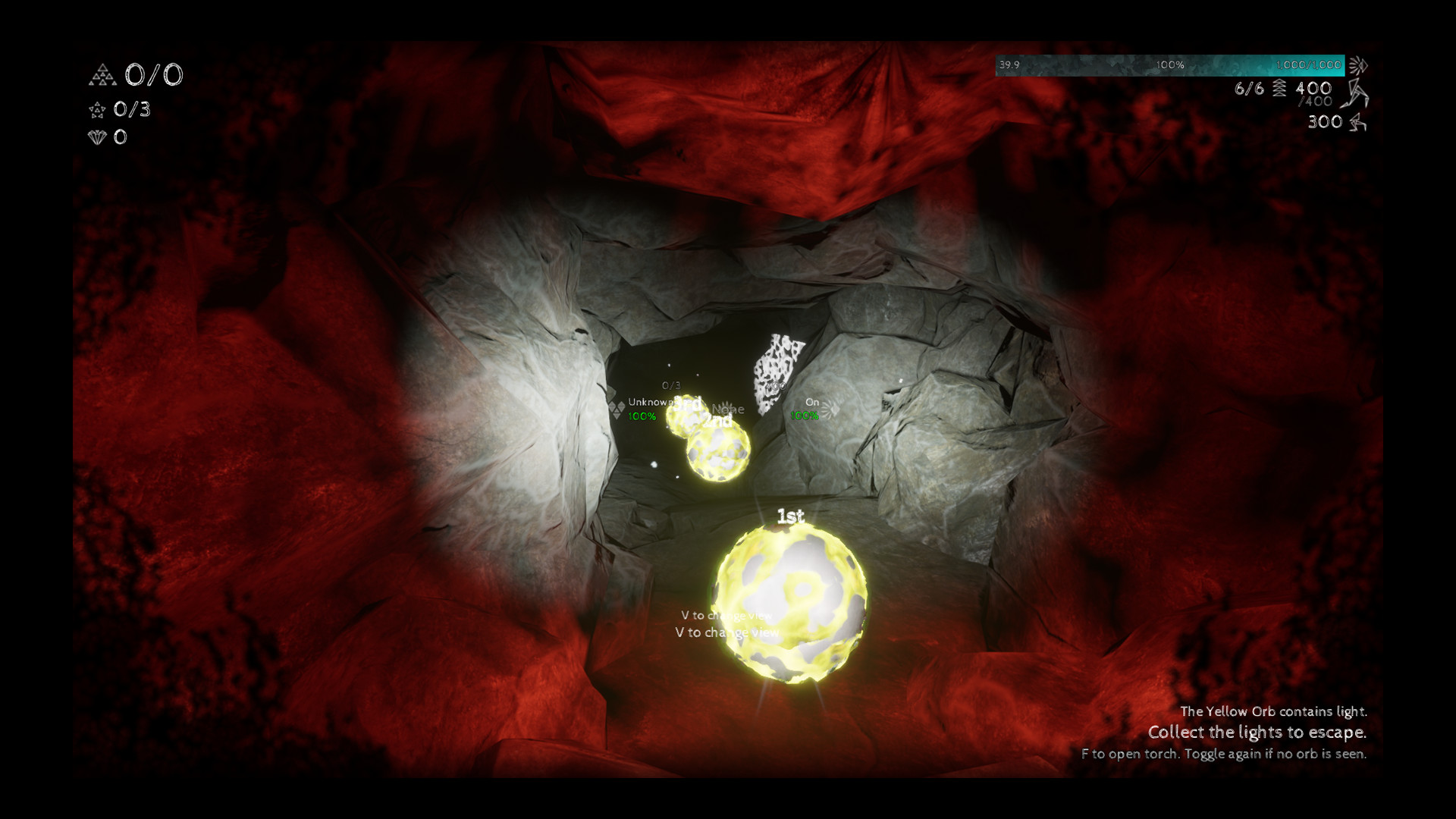The image size is (1456, 819).
Task: Click the glowing 1st yellow orb
Action: [792, 607]
